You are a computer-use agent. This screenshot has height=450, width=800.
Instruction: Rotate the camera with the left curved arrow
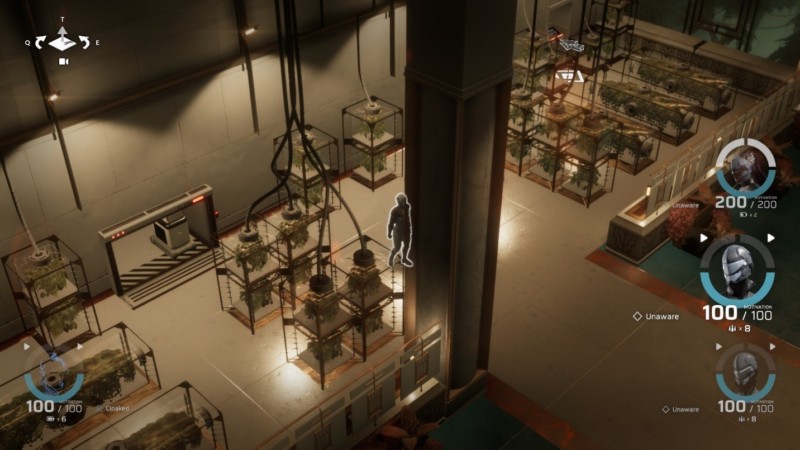(40, 42)
